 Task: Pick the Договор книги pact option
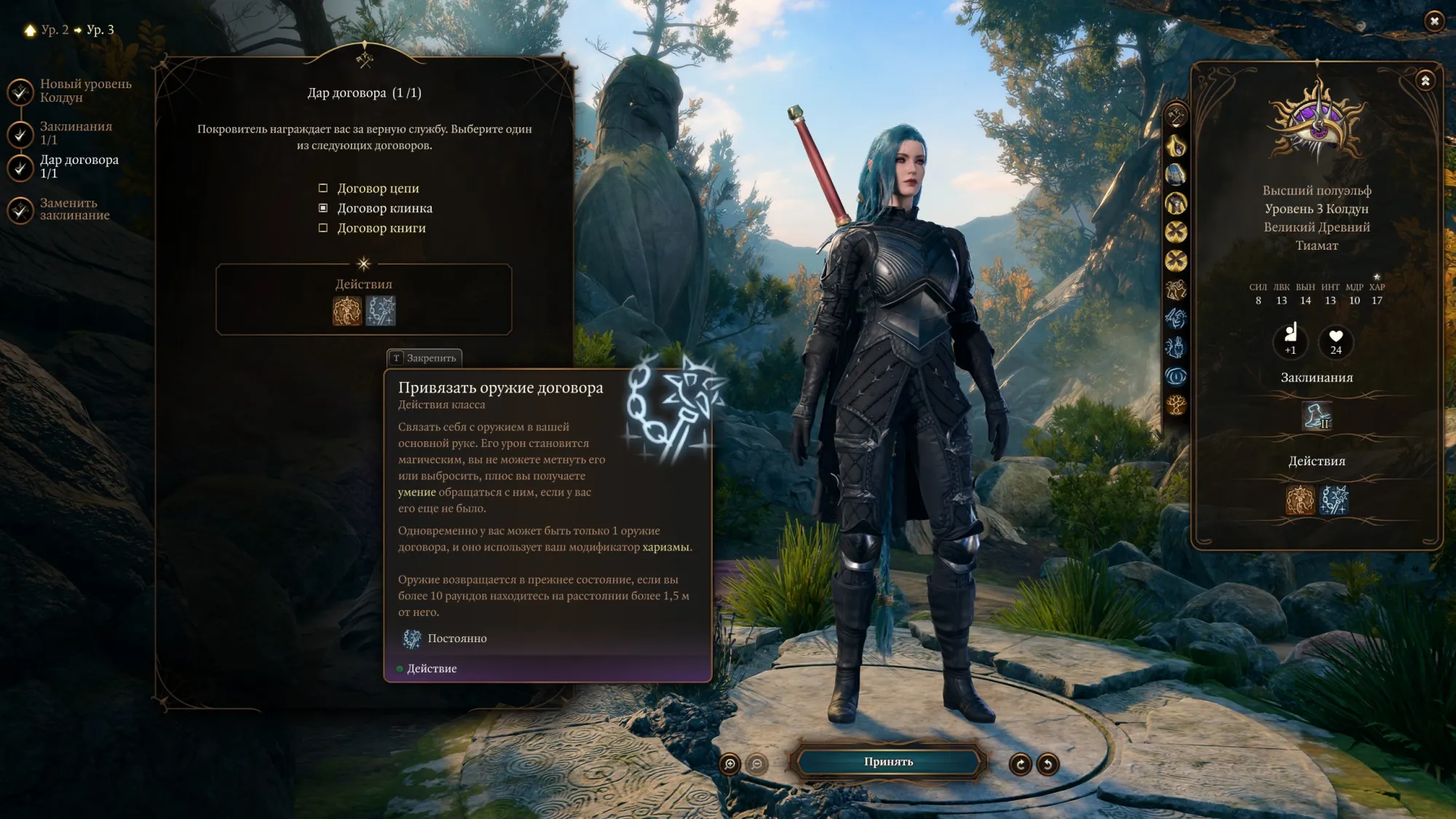[x=323, y=228]
